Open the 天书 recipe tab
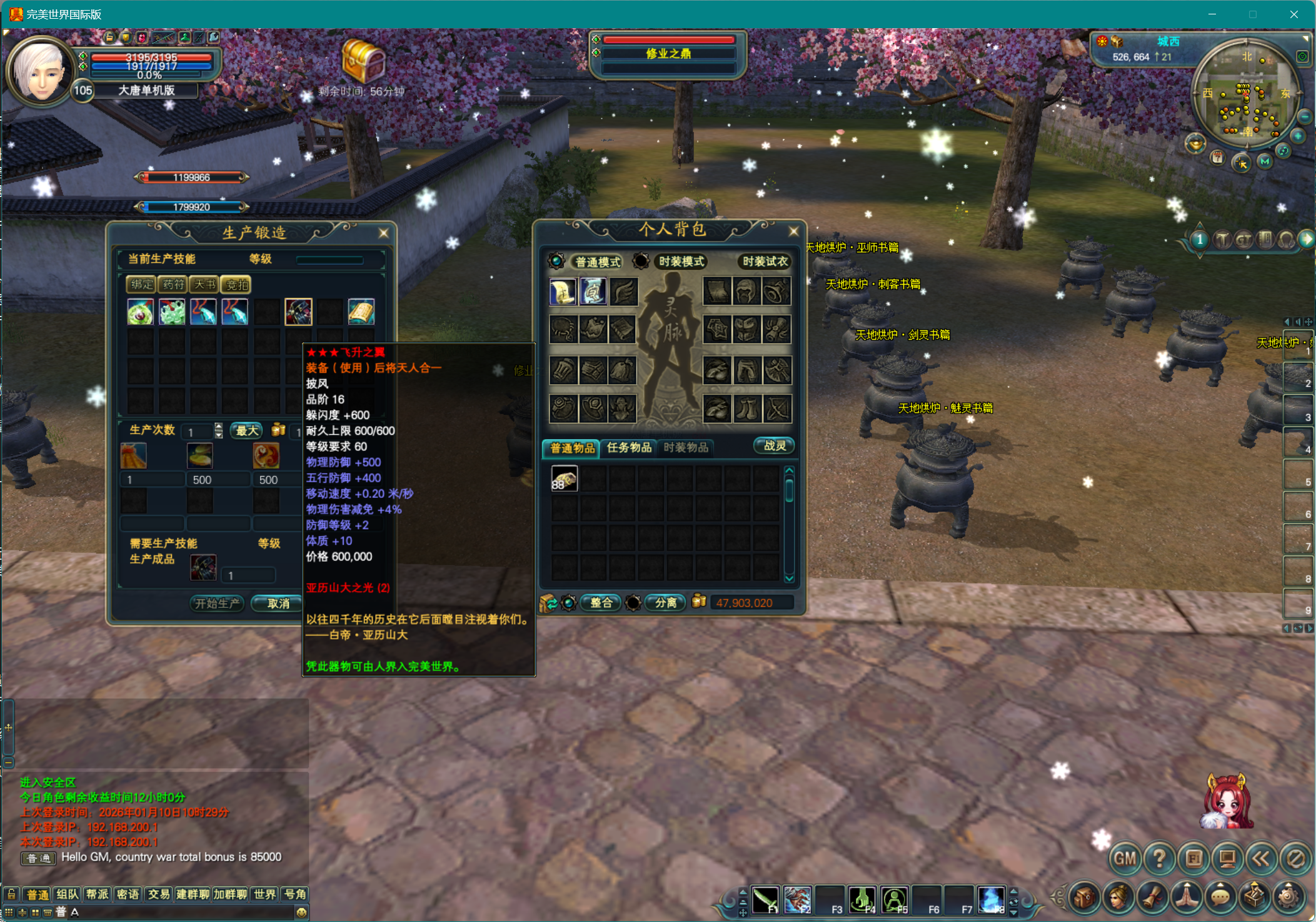The image size is (1316, 922). (204, 285)
